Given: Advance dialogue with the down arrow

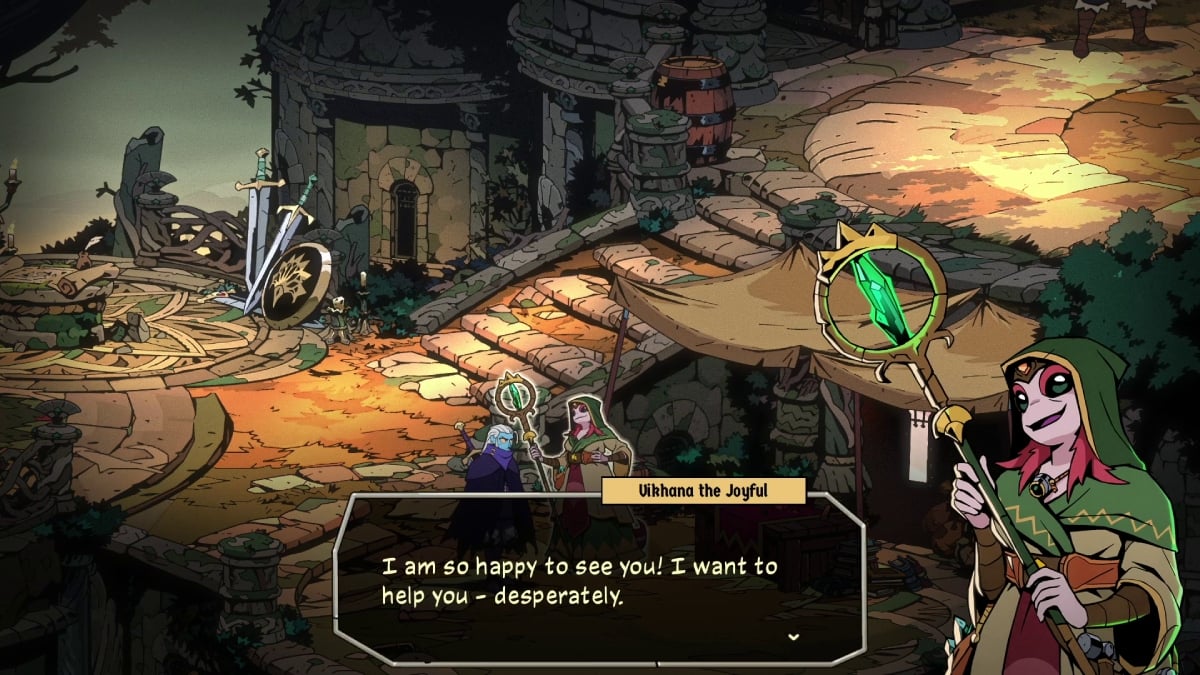Looking at the screenshot, I should (793, 637).
